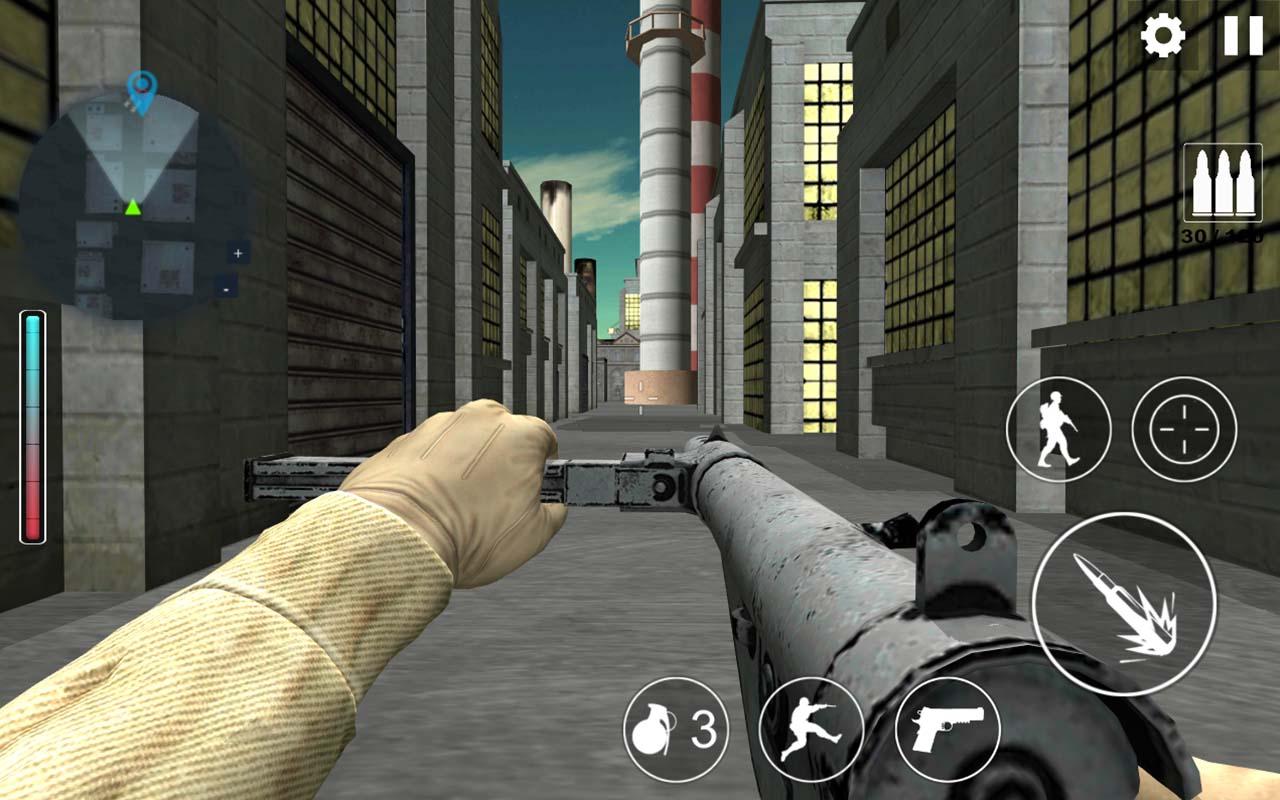Zoom out the minimap with the minus button
1280x800 pixels.
click(x=227, y=289)
